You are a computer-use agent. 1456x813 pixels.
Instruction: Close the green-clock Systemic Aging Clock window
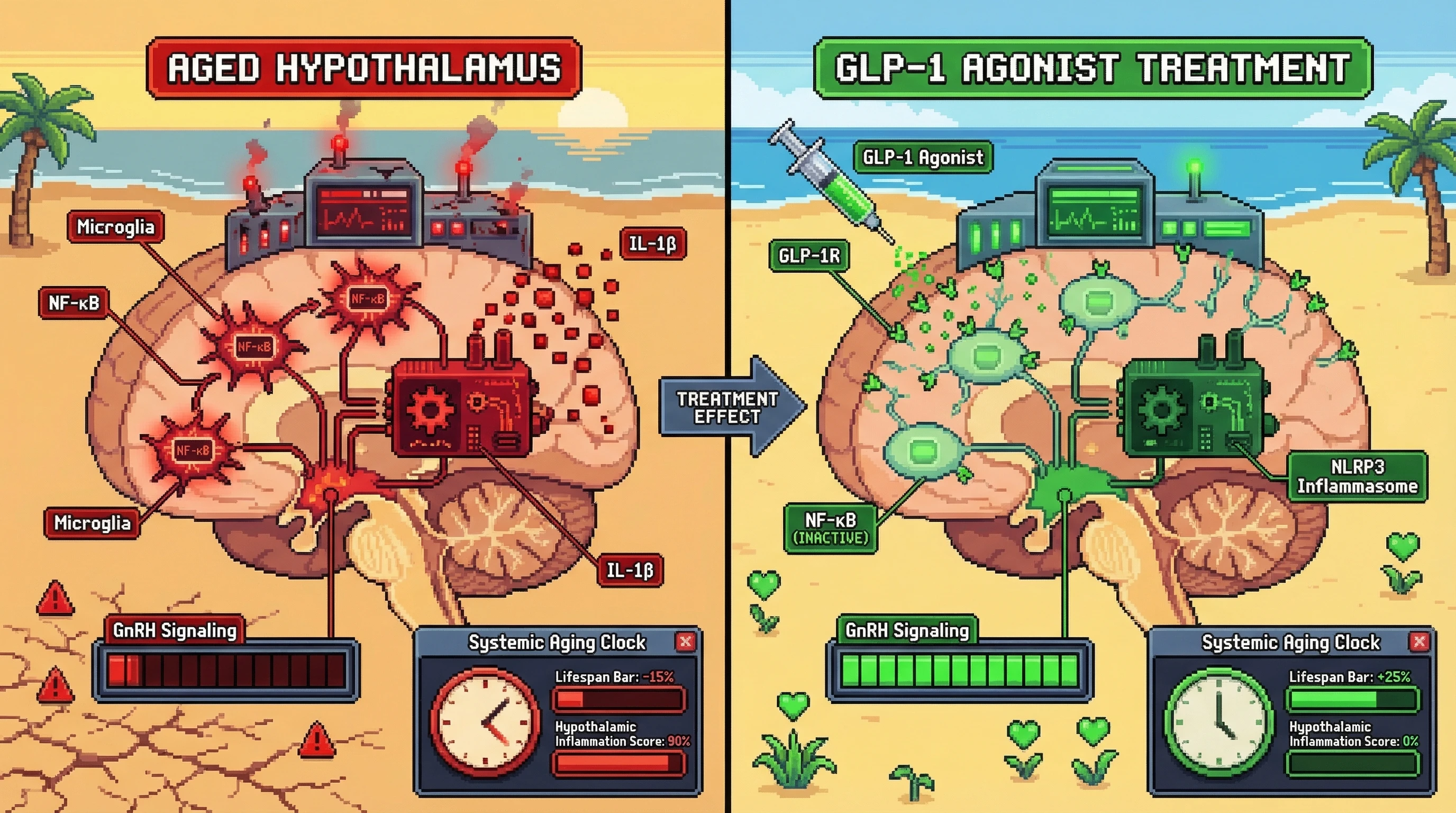pyautogui.click(x=1419, y=642)
